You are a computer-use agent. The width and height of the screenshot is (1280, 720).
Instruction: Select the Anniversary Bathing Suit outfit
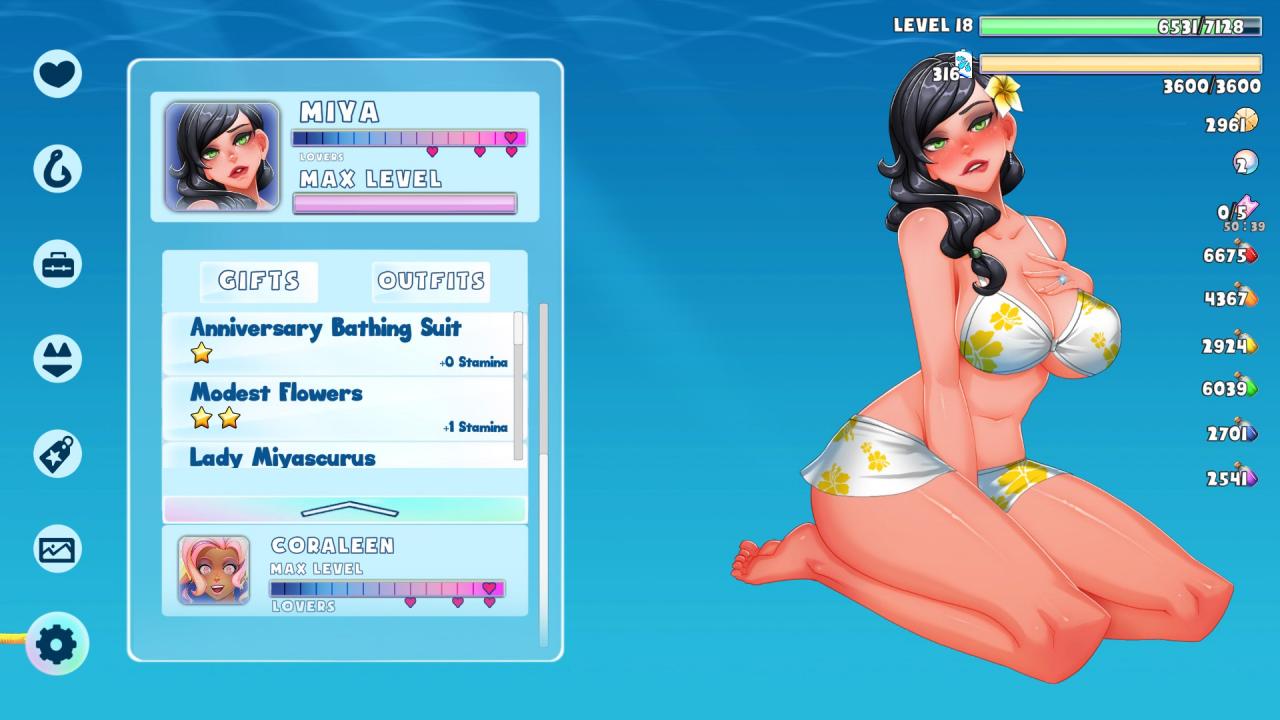(340, 342)
